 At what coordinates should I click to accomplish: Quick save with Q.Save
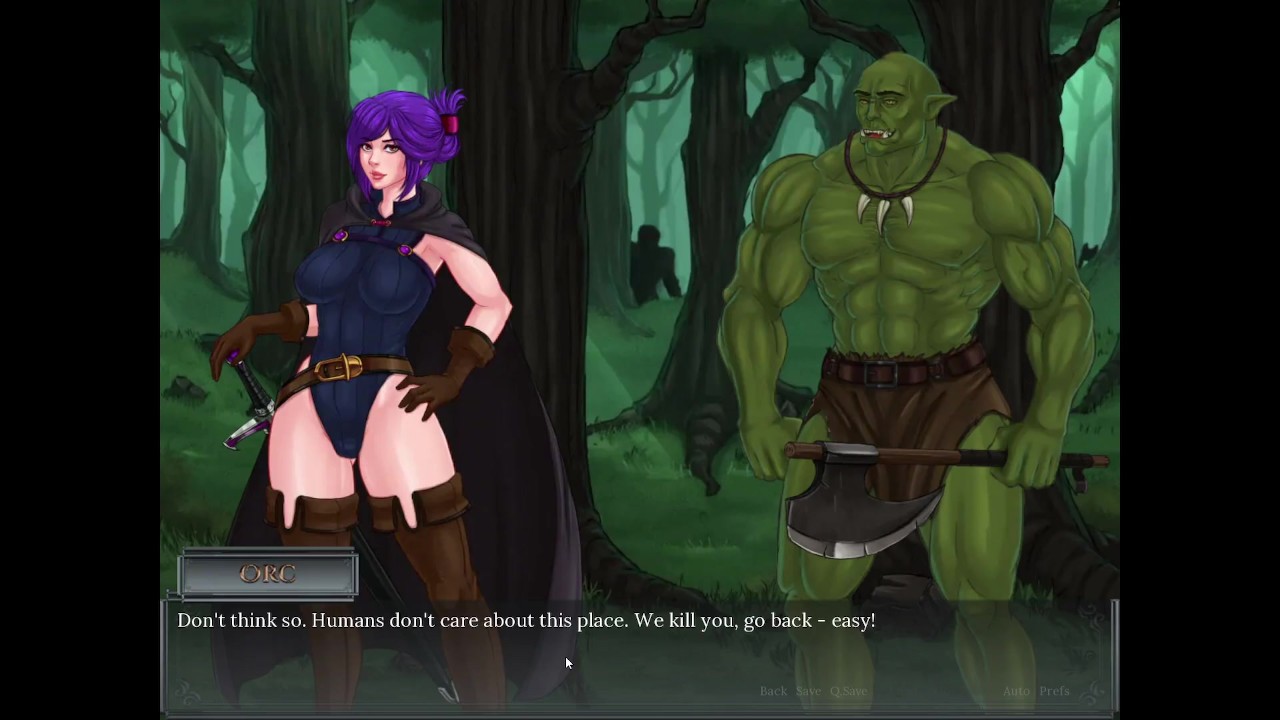click(848, 691)
